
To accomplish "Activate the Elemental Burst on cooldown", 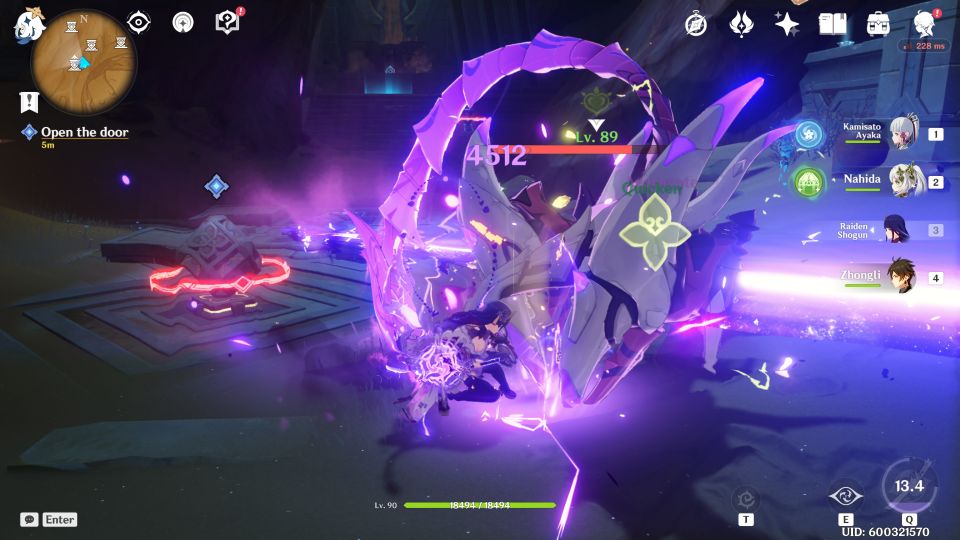I will coord(908,487).
